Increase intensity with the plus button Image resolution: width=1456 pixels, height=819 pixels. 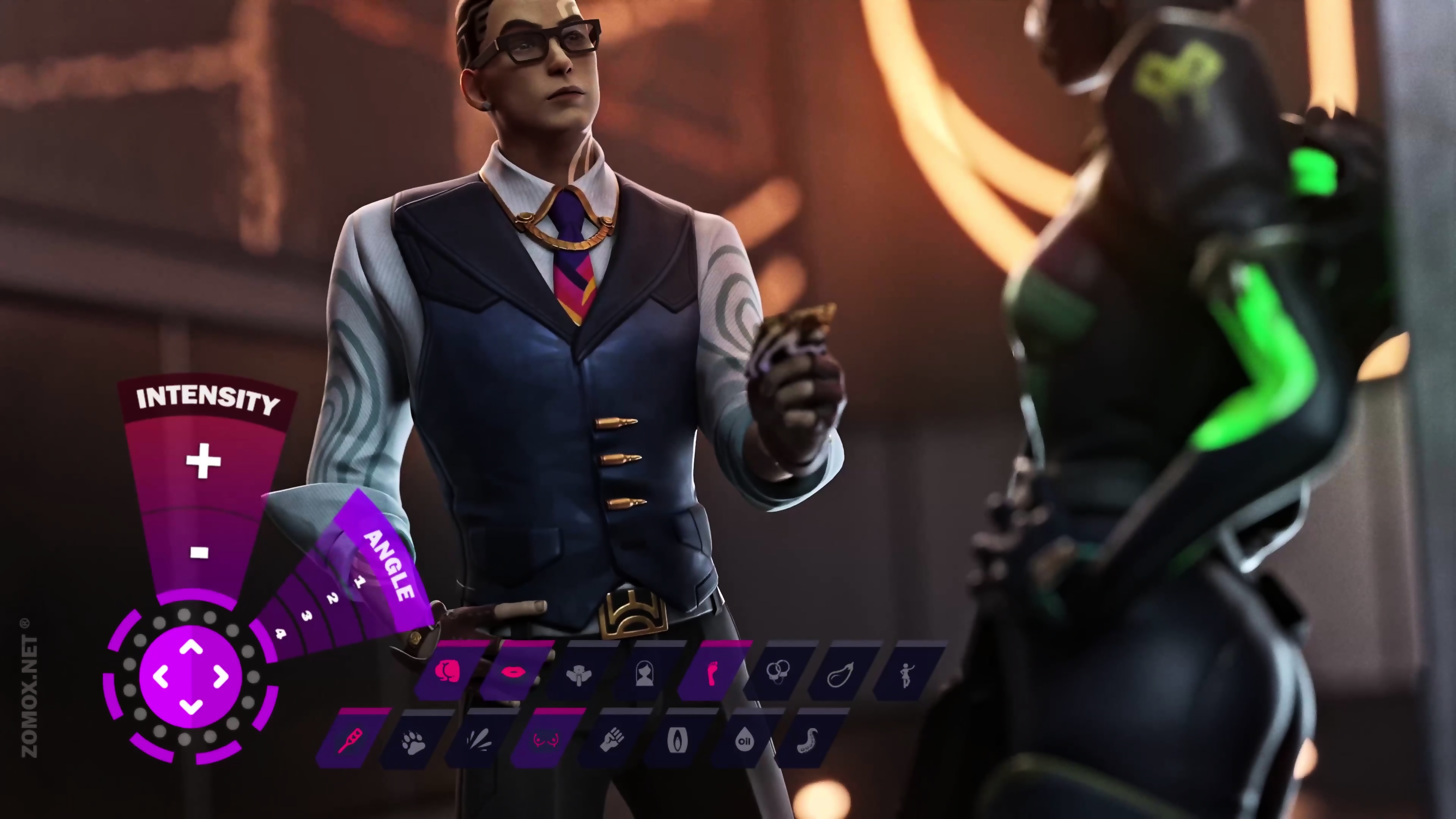tap(203, 461)
